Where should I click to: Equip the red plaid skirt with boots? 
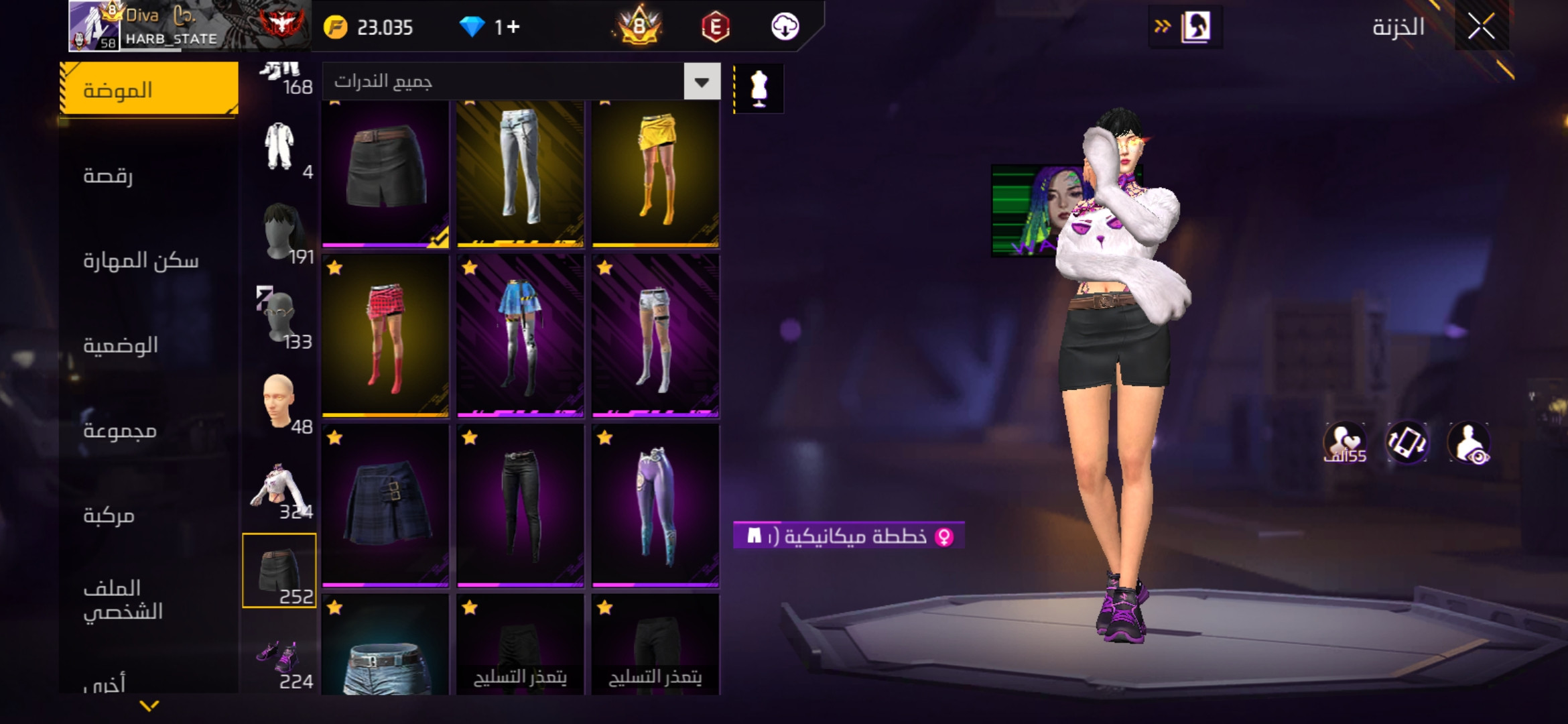pos(385,336)
